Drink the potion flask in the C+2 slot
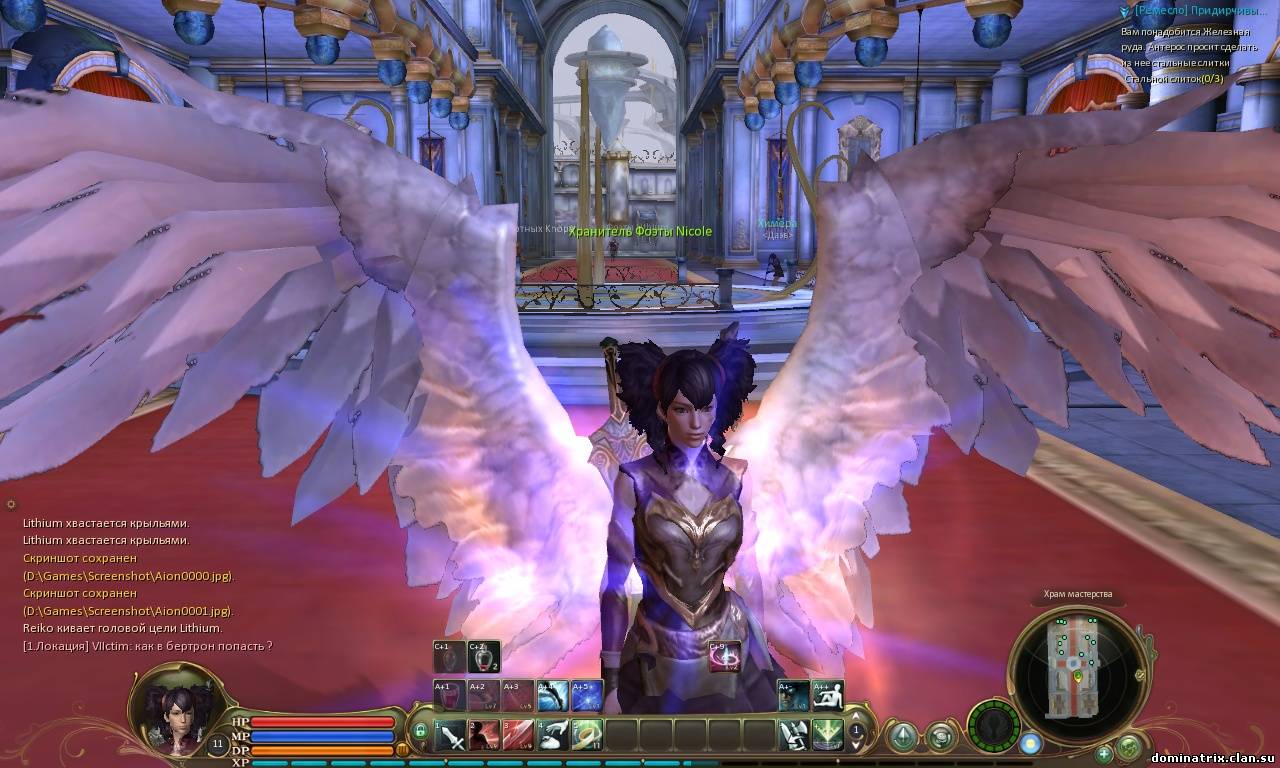 point(484,657)
